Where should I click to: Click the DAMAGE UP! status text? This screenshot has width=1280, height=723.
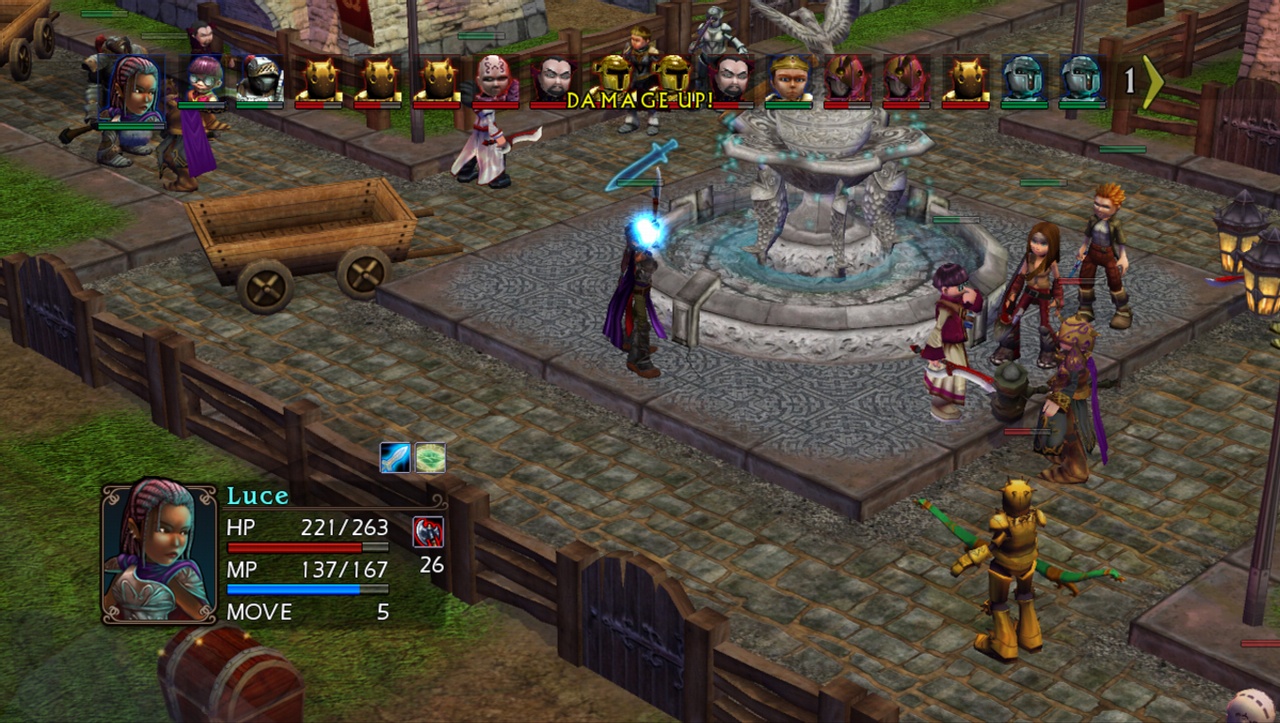pyautogui.click(x=639, y=101)
